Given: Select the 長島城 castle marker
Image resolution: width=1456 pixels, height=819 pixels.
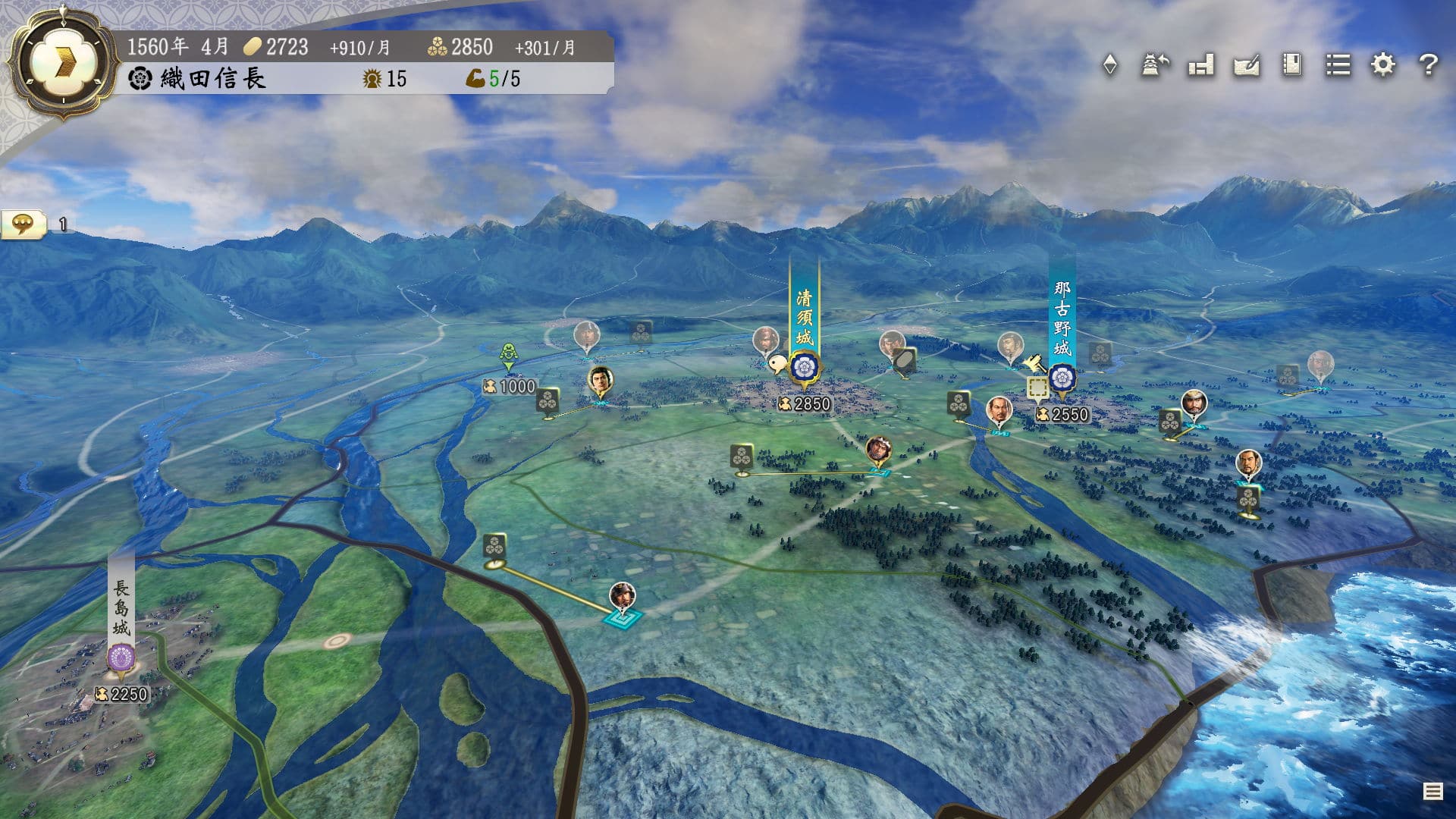Looking at the screenshot, I should [x=121, y=657].
